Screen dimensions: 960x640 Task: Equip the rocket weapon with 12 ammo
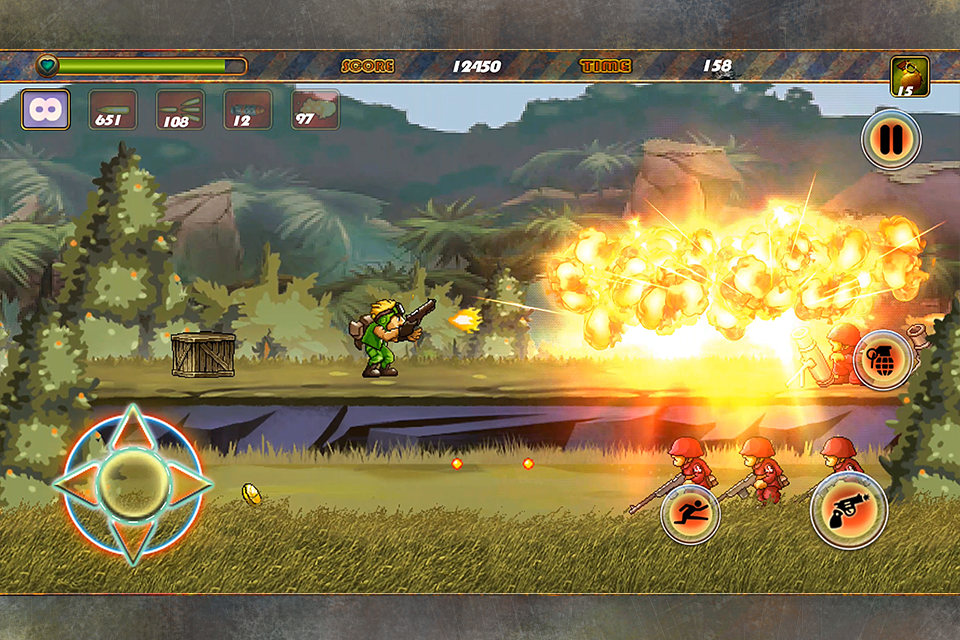247,109
